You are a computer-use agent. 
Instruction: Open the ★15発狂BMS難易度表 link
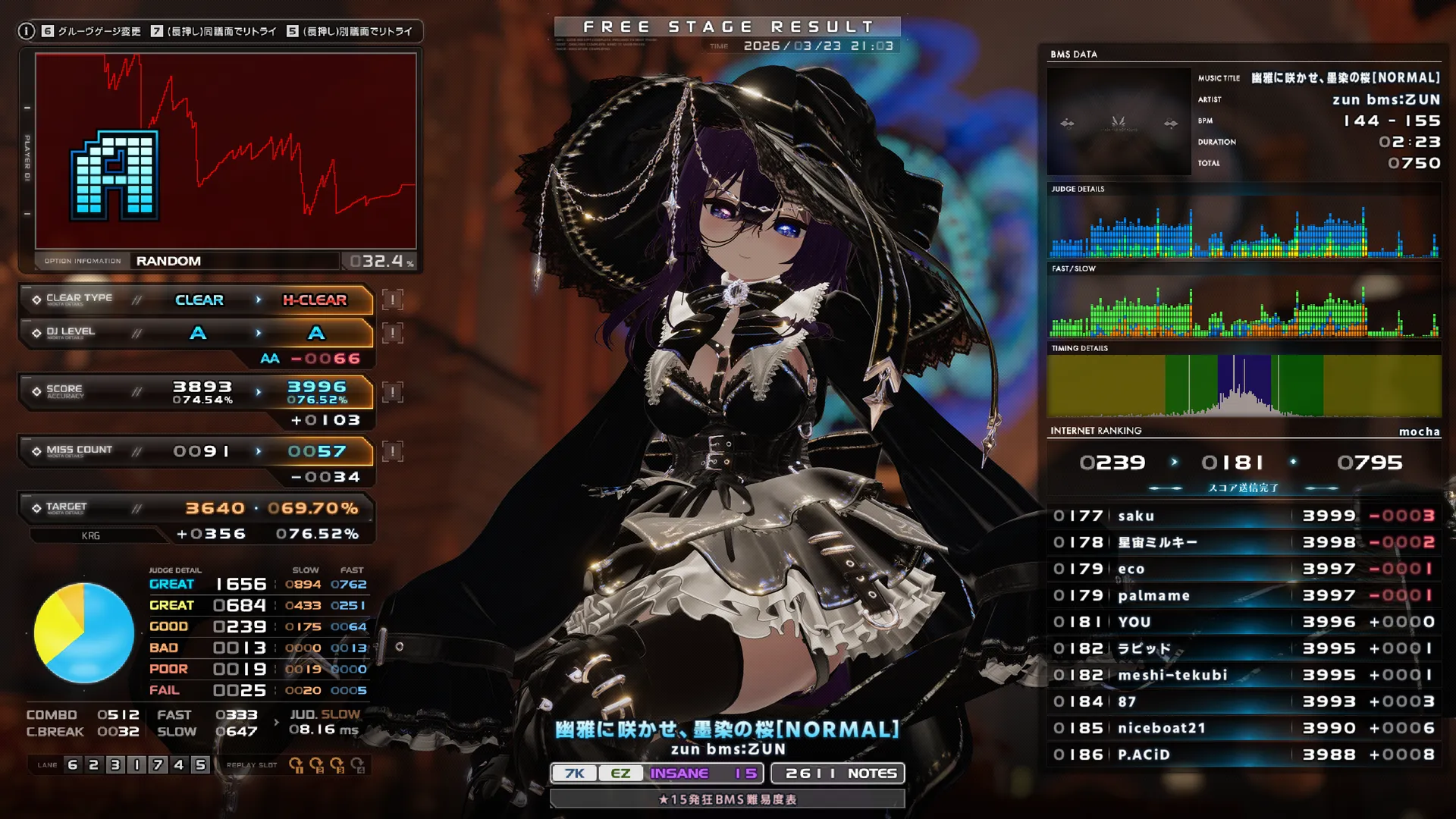tap(729, 799)
